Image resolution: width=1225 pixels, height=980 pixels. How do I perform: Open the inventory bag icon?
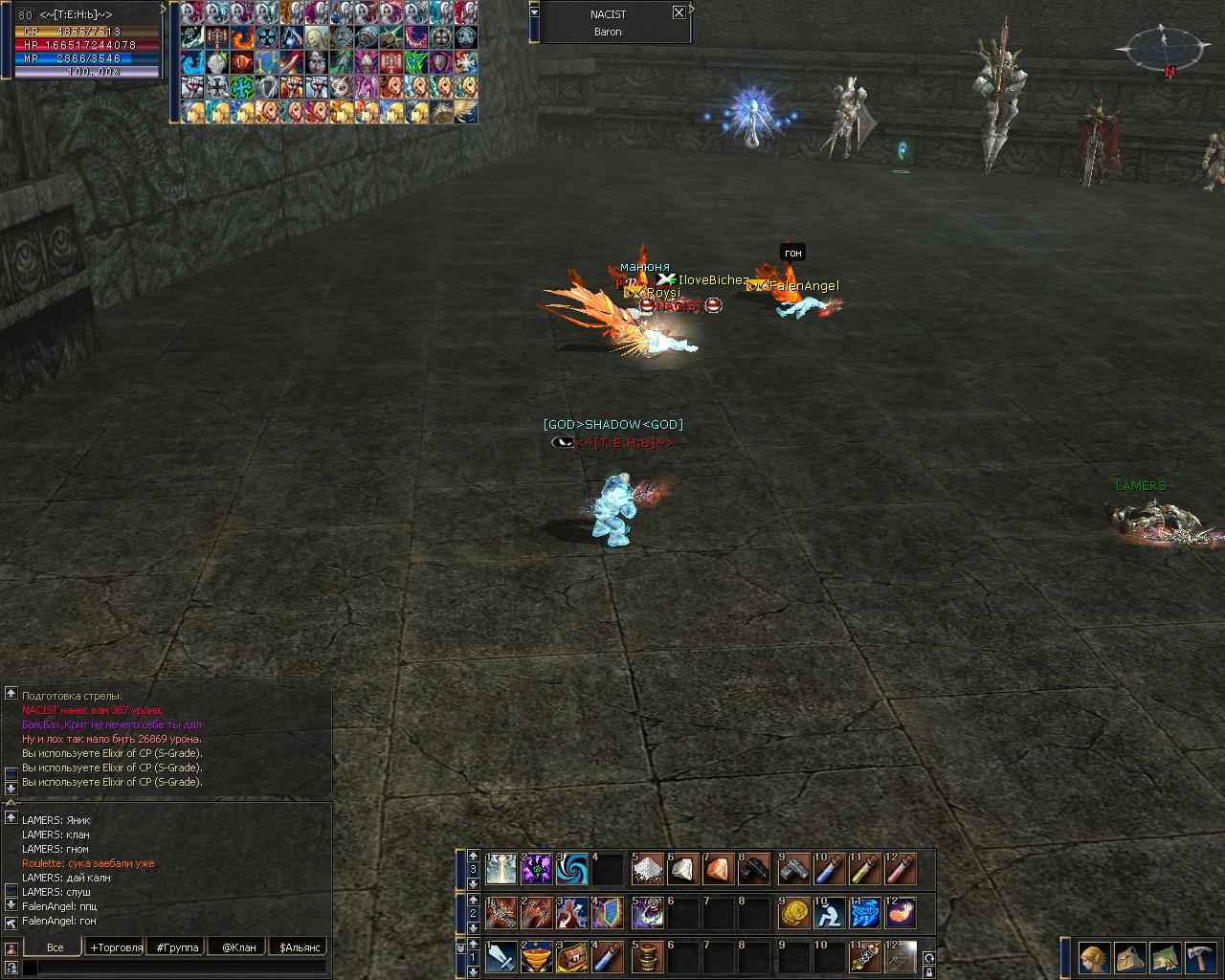[1130, 957]
